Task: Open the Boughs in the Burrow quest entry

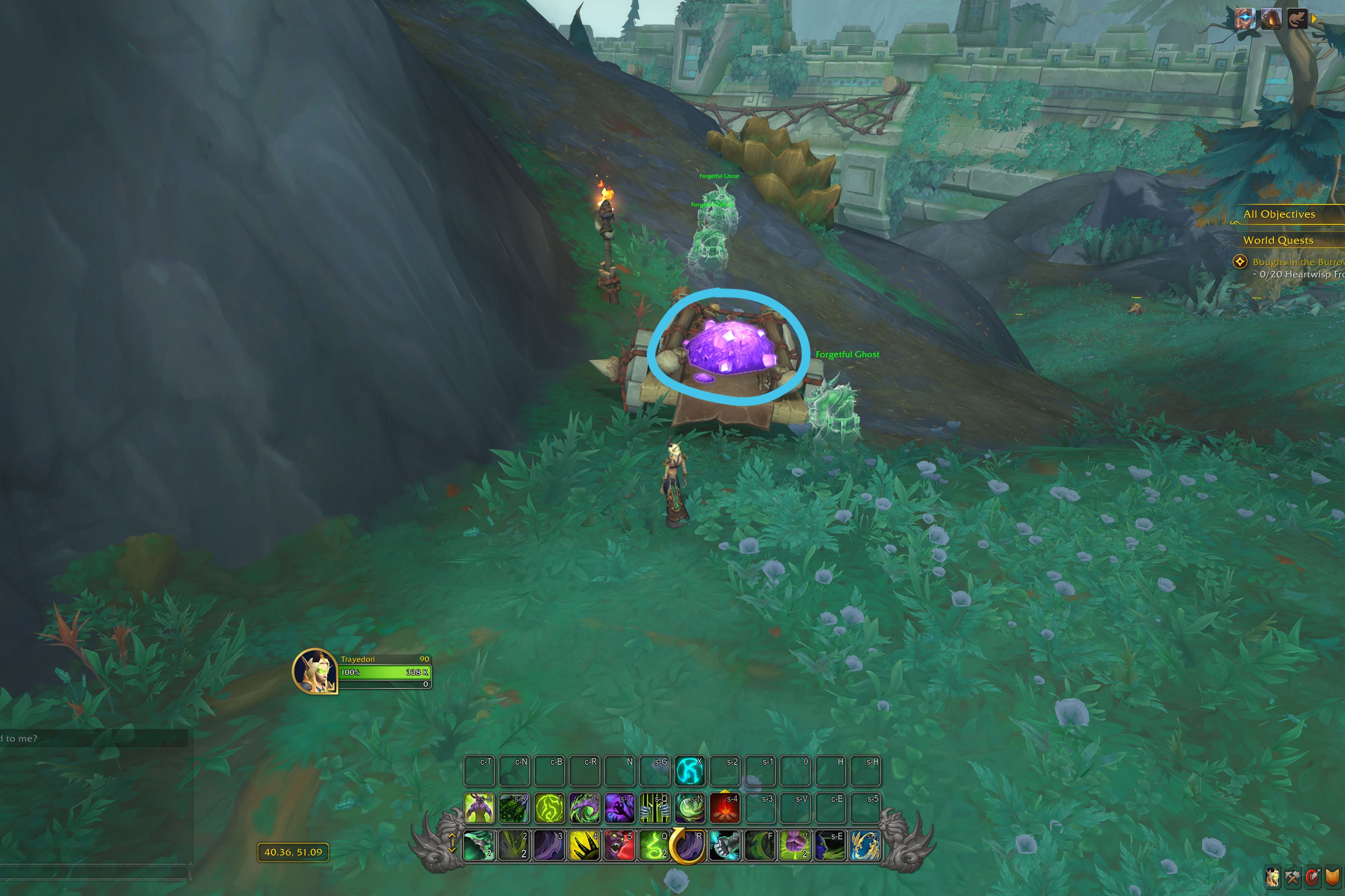Action: [1297, 262]
